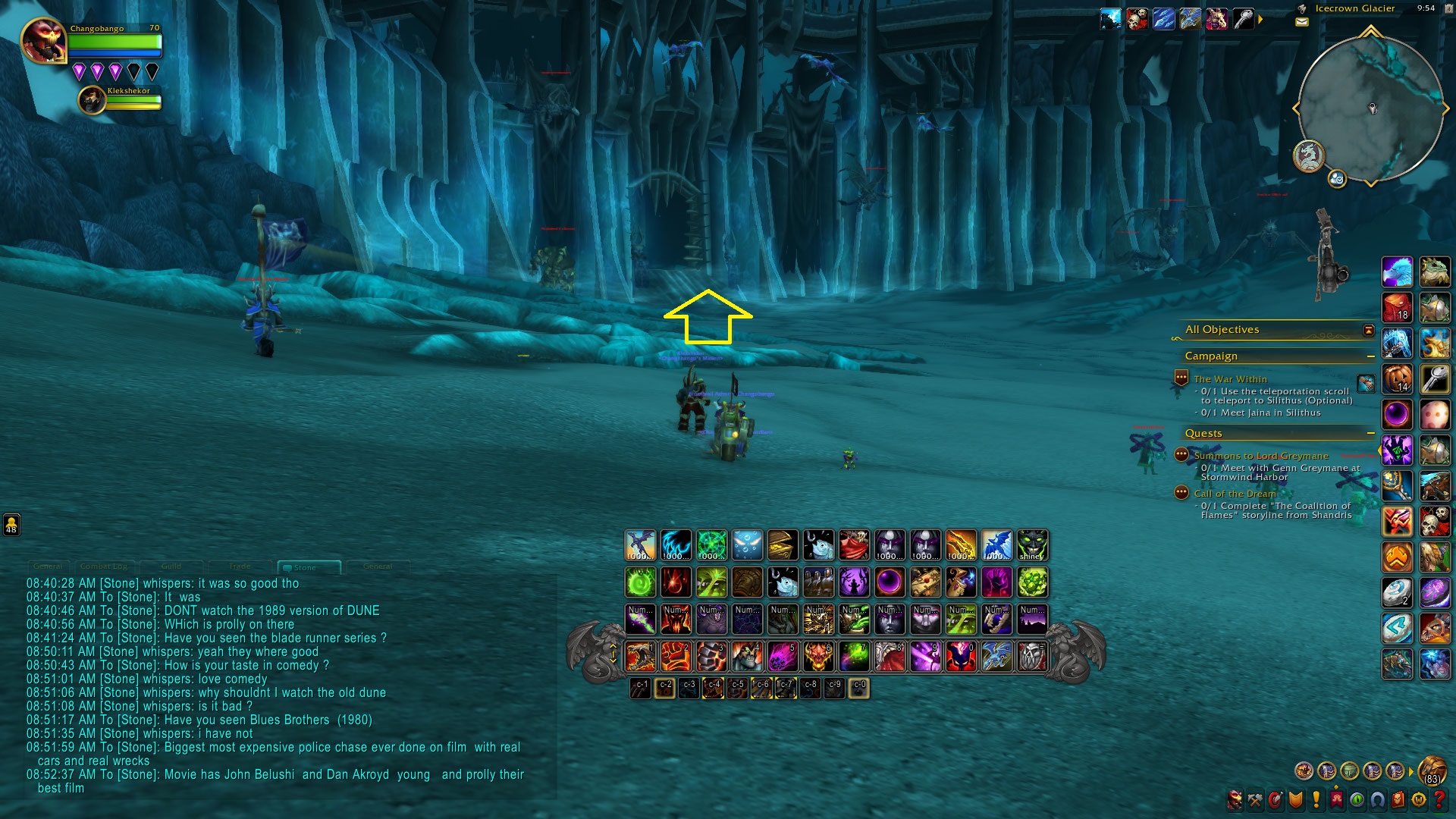Open the calendar button beside the clock

(x=1448, y=8)
